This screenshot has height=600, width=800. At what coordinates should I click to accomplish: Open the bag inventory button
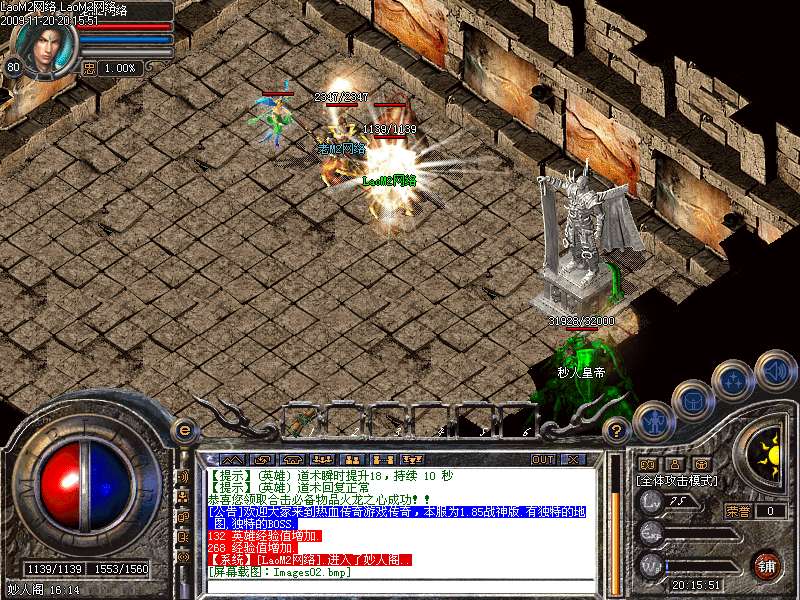coord(692,400)
